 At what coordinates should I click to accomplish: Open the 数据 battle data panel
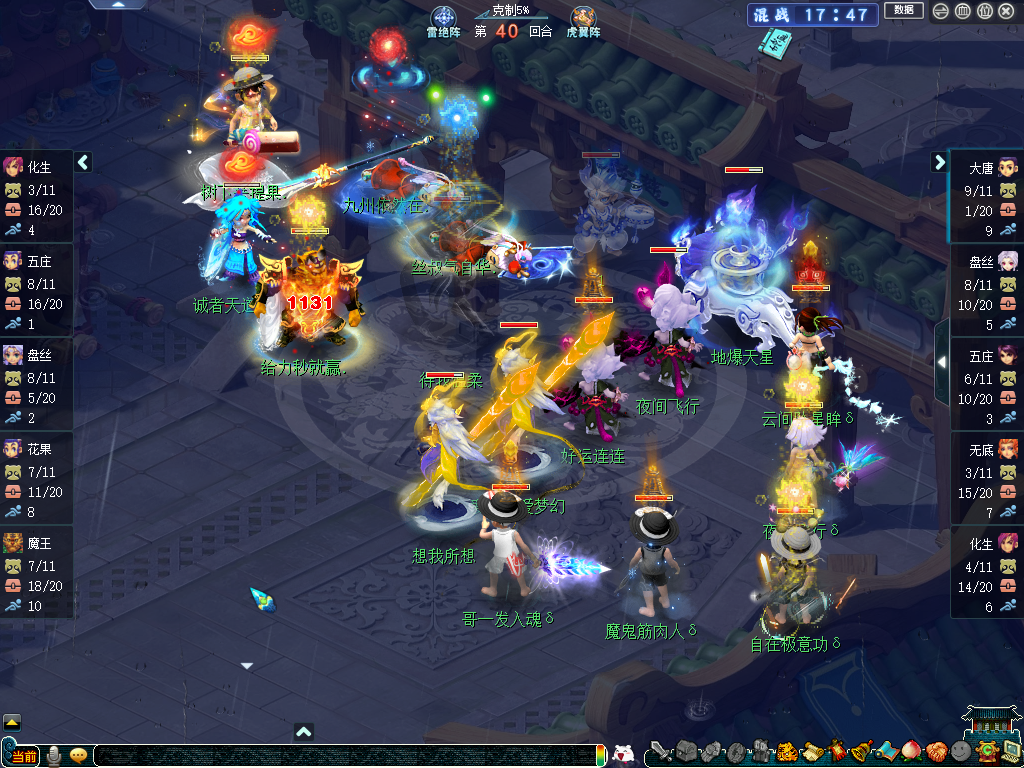(x=903, y=10)
